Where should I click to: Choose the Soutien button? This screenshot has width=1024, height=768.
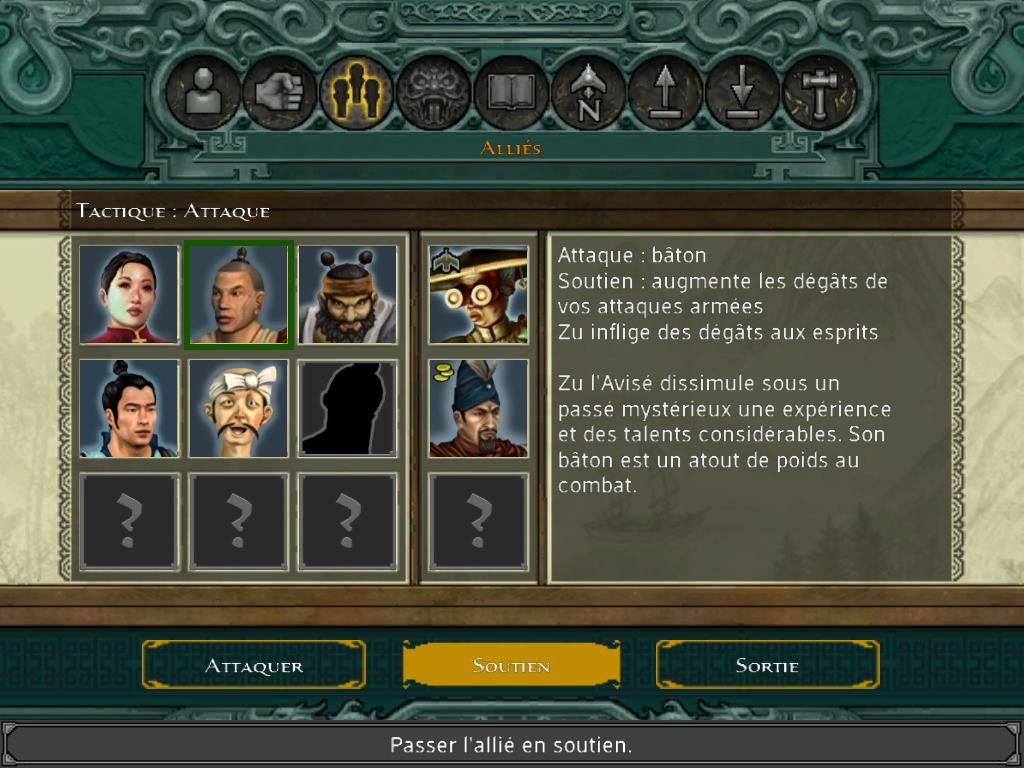[x=511, y=665]
